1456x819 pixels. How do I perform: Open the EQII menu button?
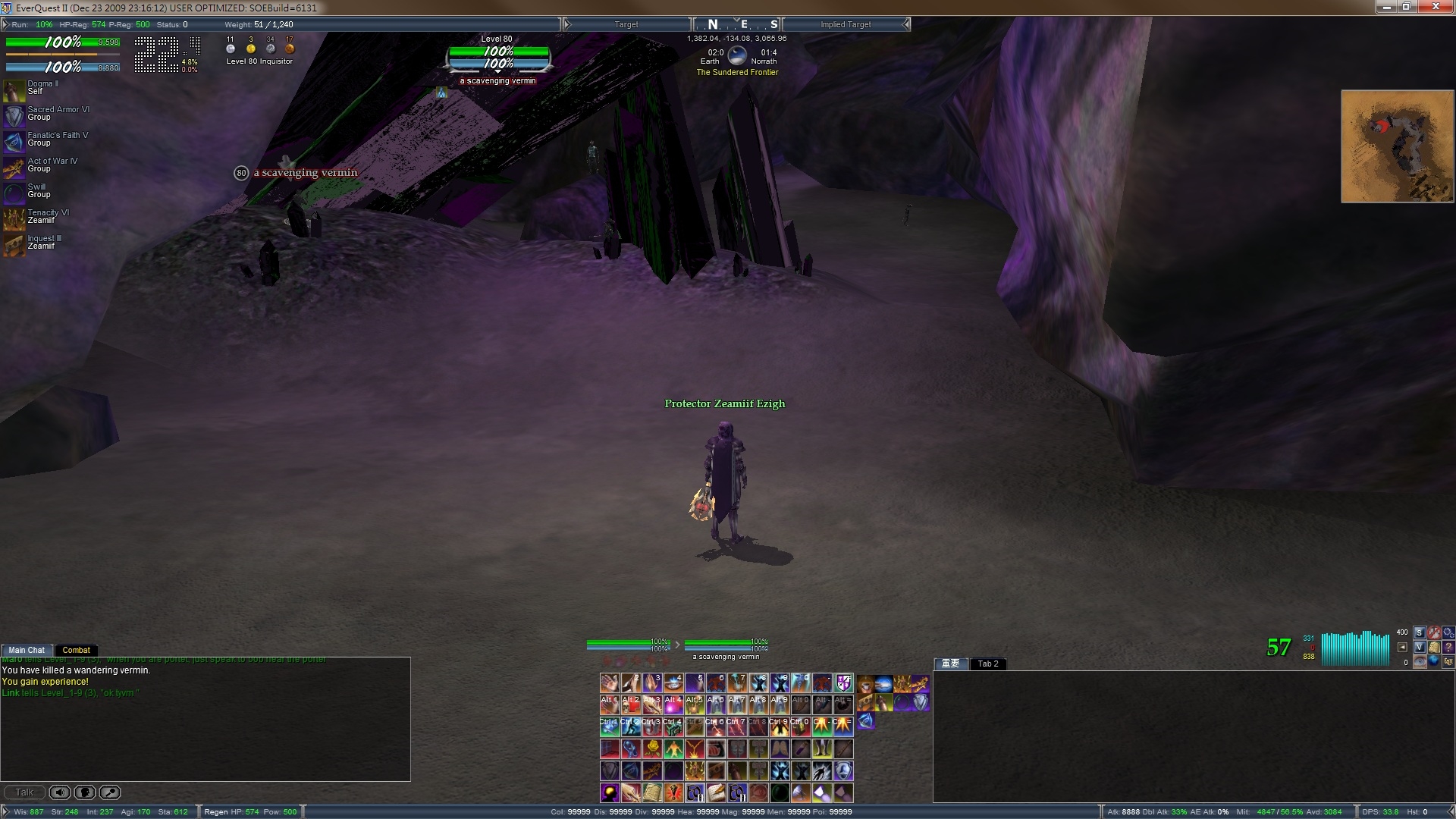1448,661
